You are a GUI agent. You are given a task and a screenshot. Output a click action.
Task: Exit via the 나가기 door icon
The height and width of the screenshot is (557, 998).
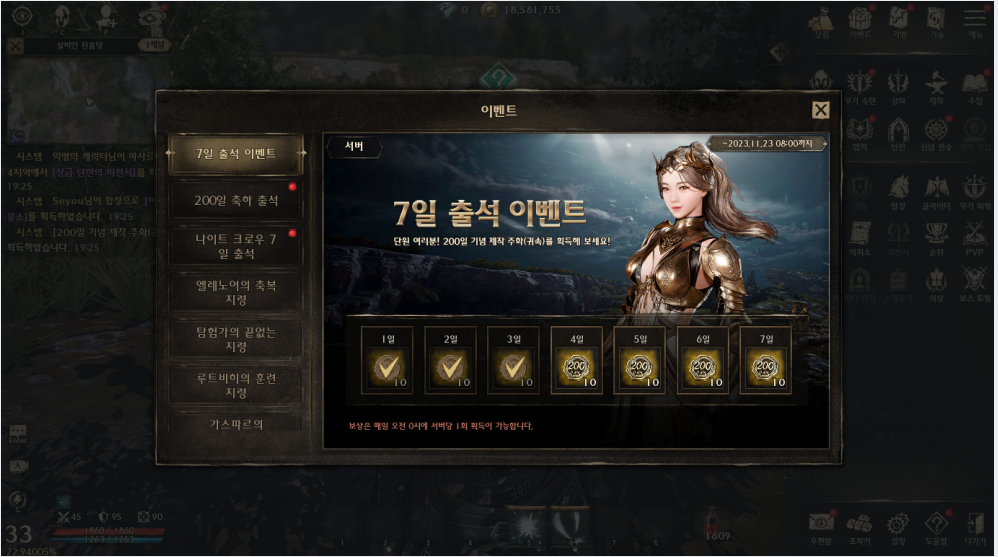(x=975, y=526)
